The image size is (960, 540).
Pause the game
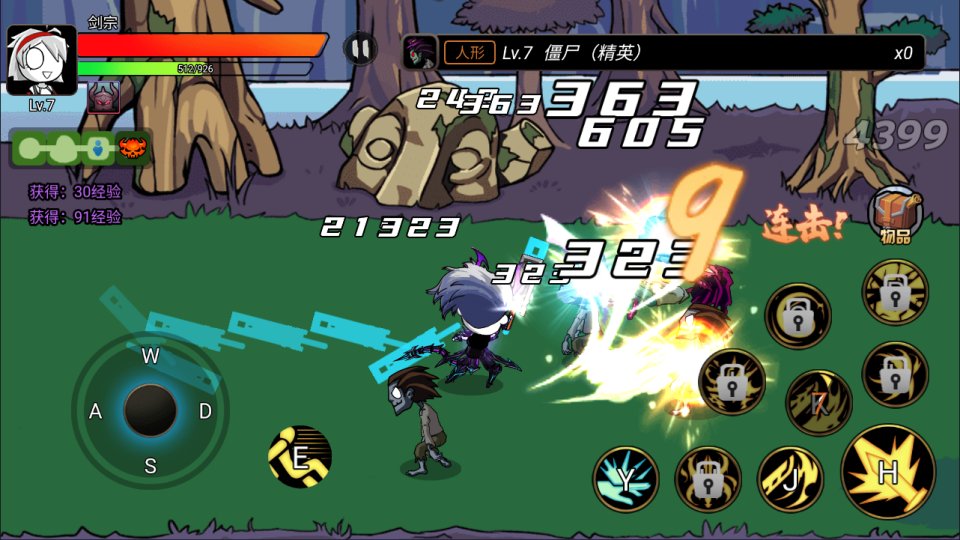coord(360,48)
